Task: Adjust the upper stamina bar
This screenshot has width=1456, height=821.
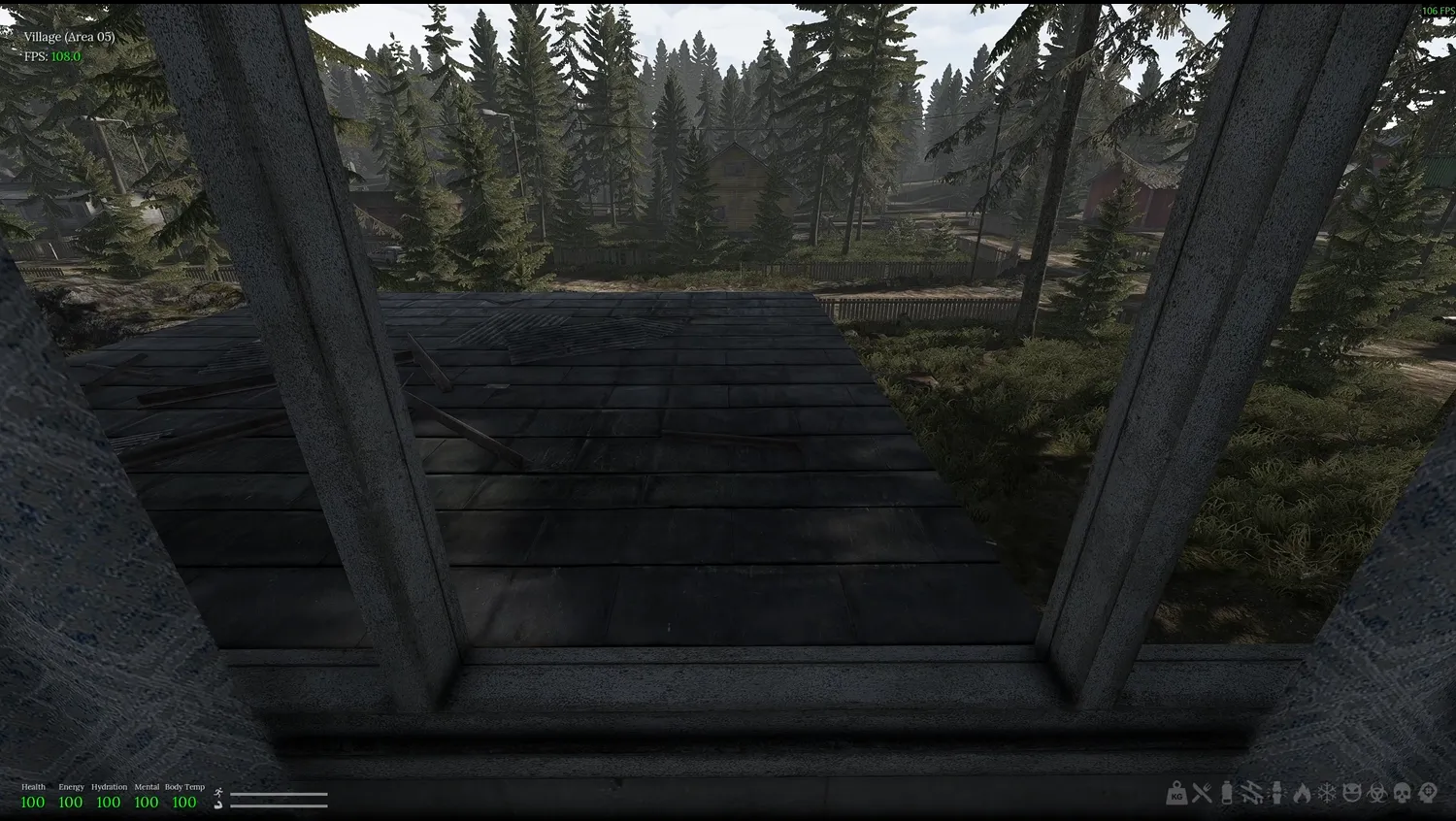Action: point(279,794)
